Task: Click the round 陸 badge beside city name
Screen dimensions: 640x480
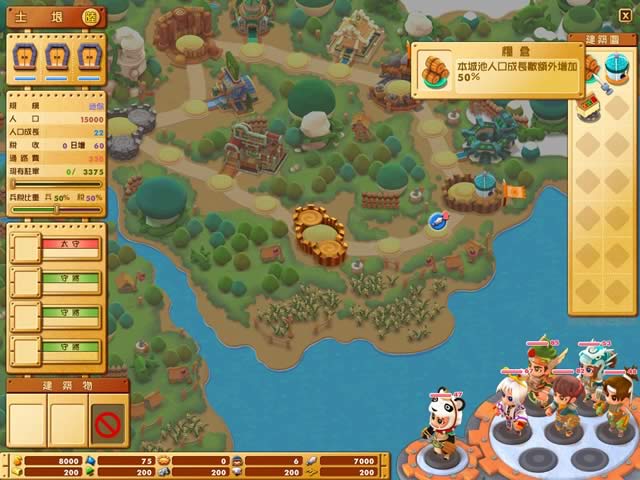Action: pos(90,17)
